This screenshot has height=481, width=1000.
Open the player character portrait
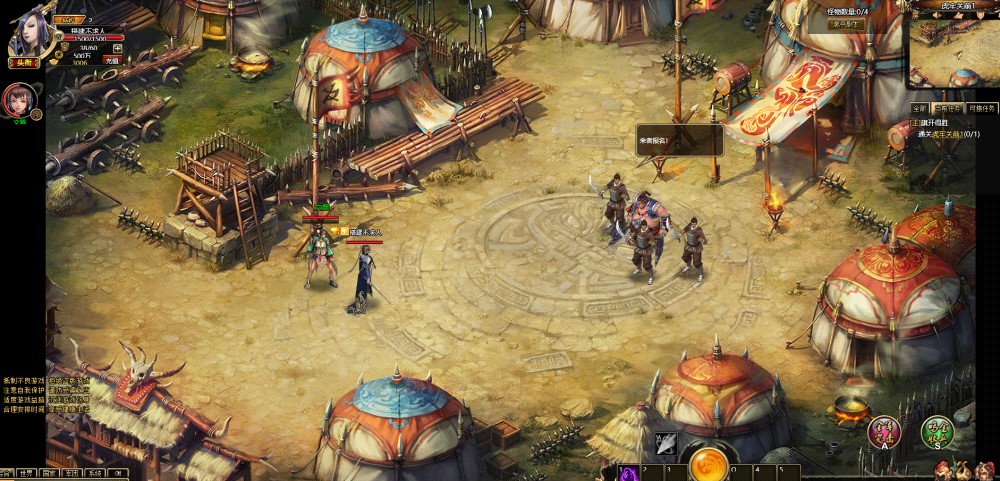point(28,35)
